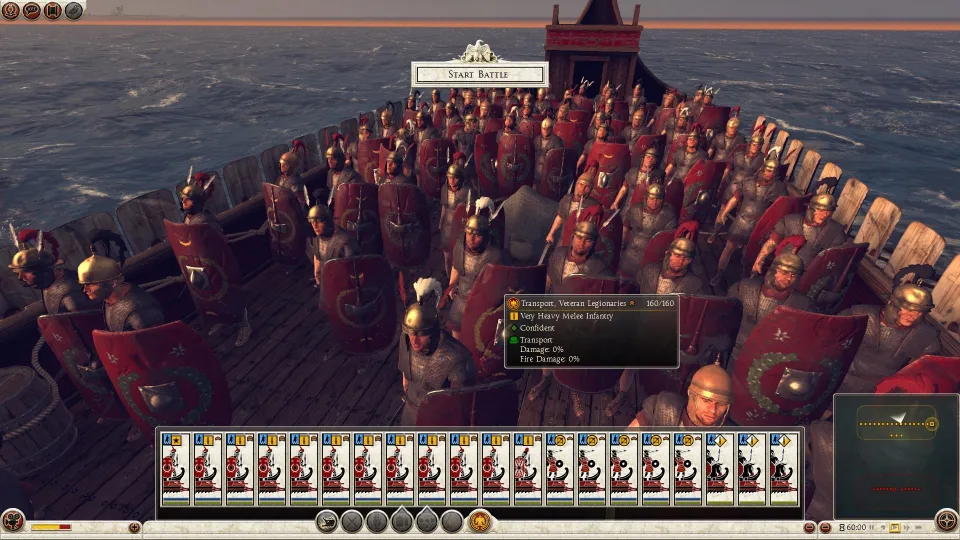Click the grey eagle icon at top

74,11
